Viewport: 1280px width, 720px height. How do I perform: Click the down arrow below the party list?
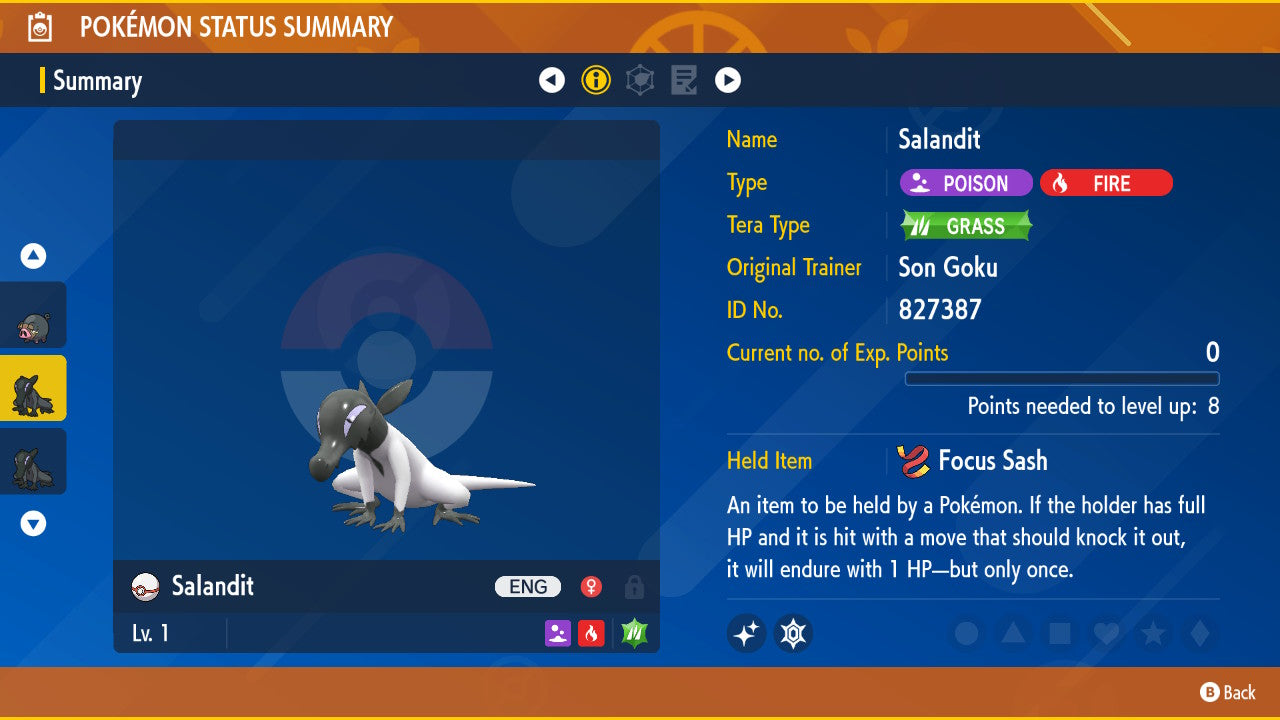(33, 522)
